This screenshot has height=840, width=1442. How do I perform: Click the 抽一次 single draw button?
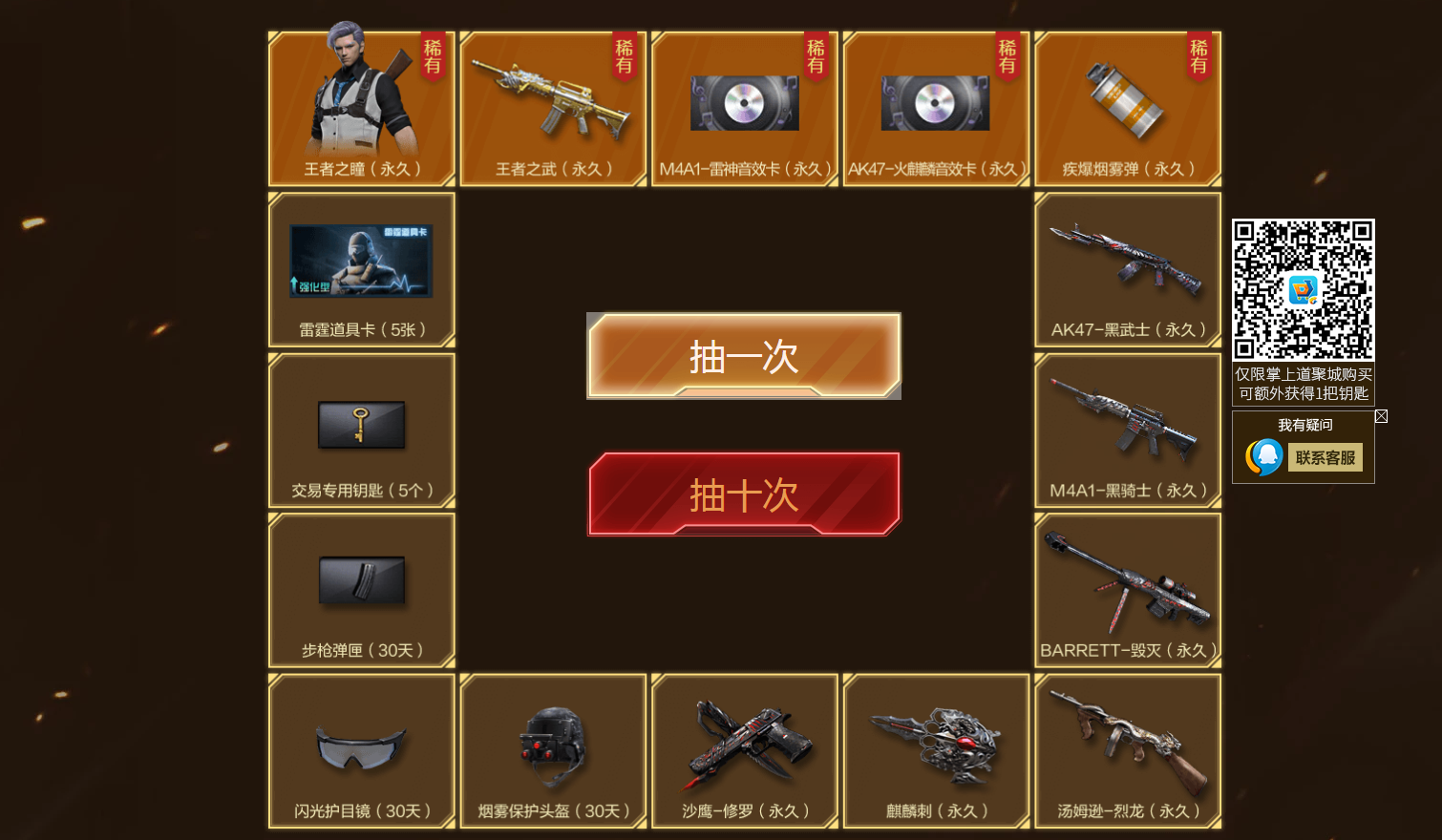[743, 355]
